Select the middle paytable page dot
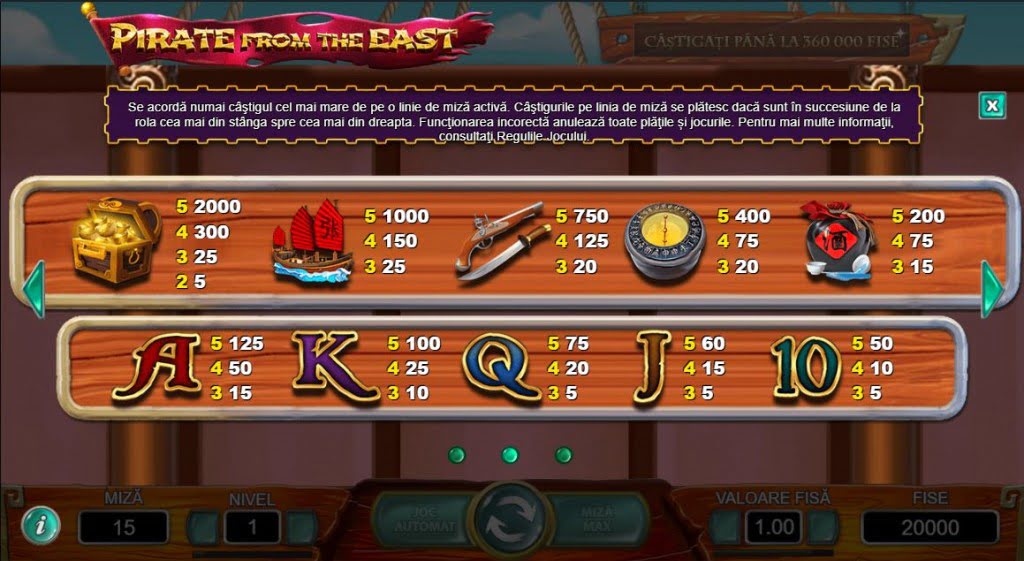Image resolution: width=1024 pixels, height=561 pixels. pyautogui.click(x=510, y=455)
